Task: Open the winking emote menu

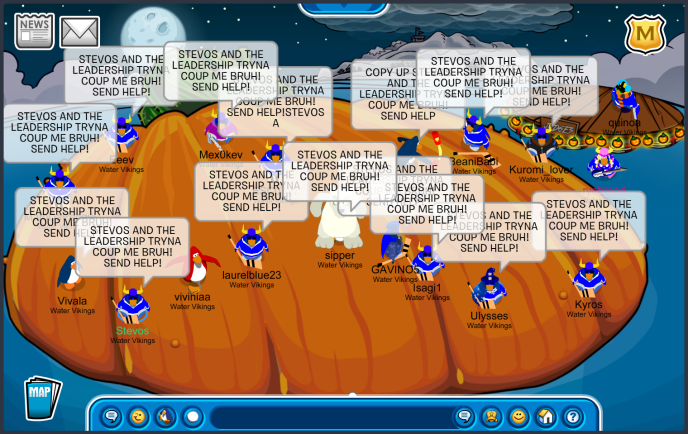Action: point(139,416)
